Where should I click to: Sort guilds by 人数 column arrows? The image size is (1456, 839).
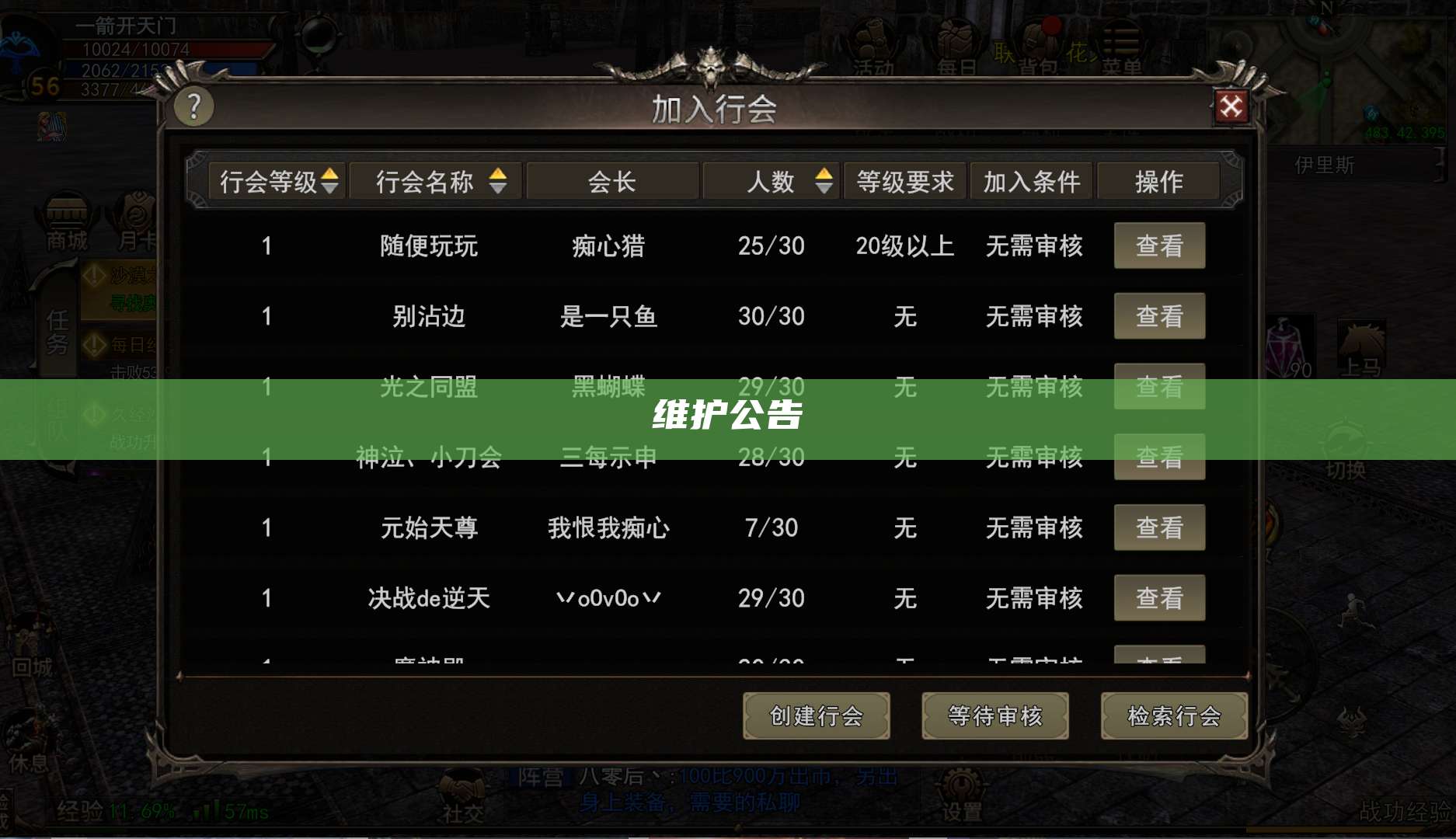click(822, 181)
